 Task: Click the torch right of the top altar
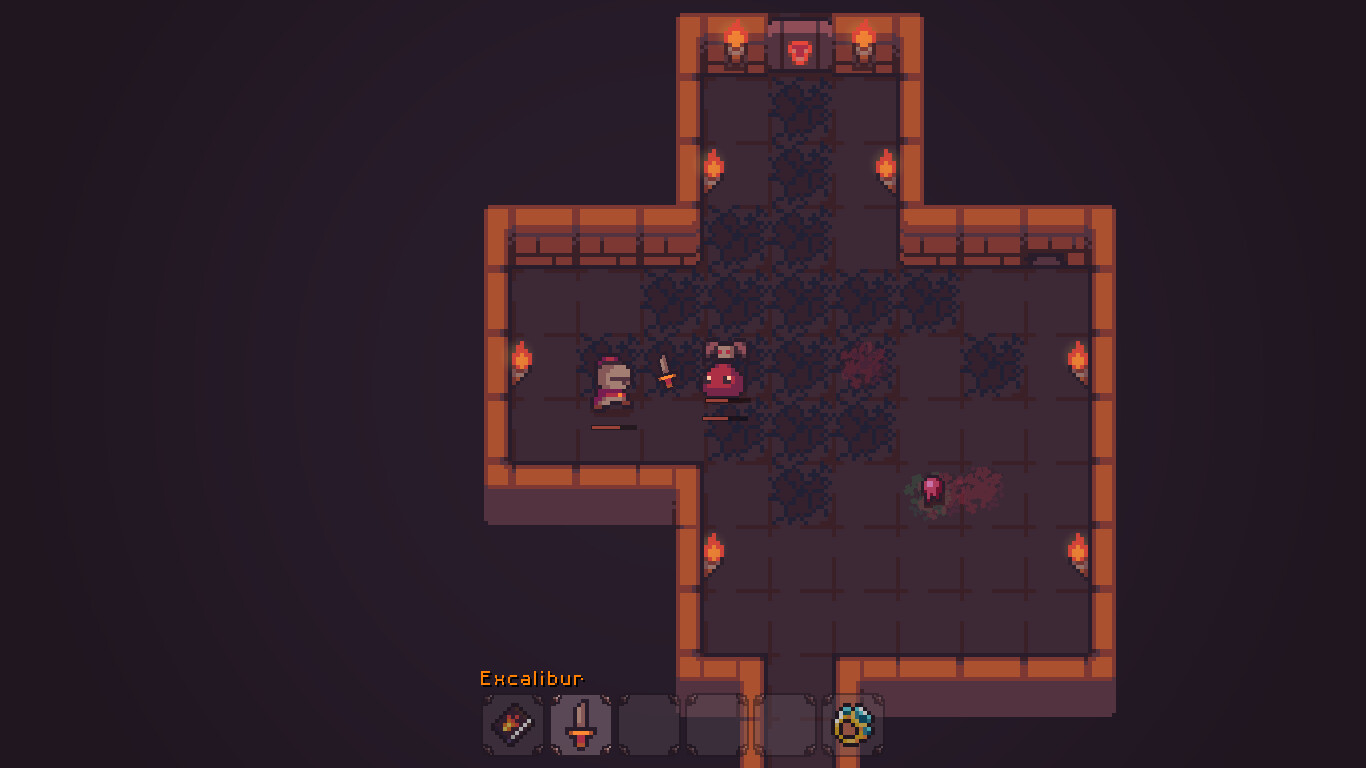864,42
